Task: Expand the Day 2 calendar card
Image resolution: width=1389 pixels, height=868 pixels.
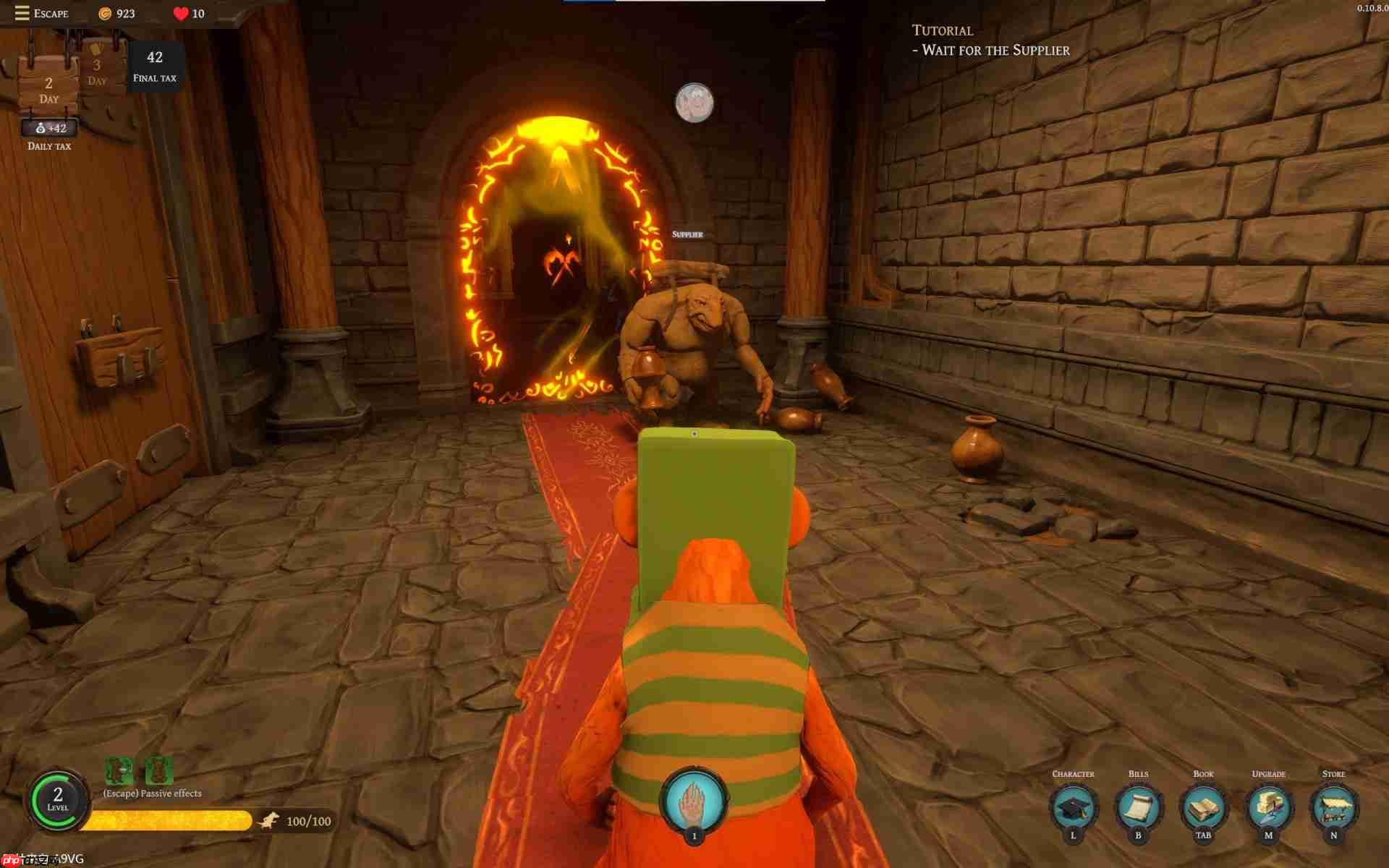Action: pyautogui.click(x=48, y=88)
